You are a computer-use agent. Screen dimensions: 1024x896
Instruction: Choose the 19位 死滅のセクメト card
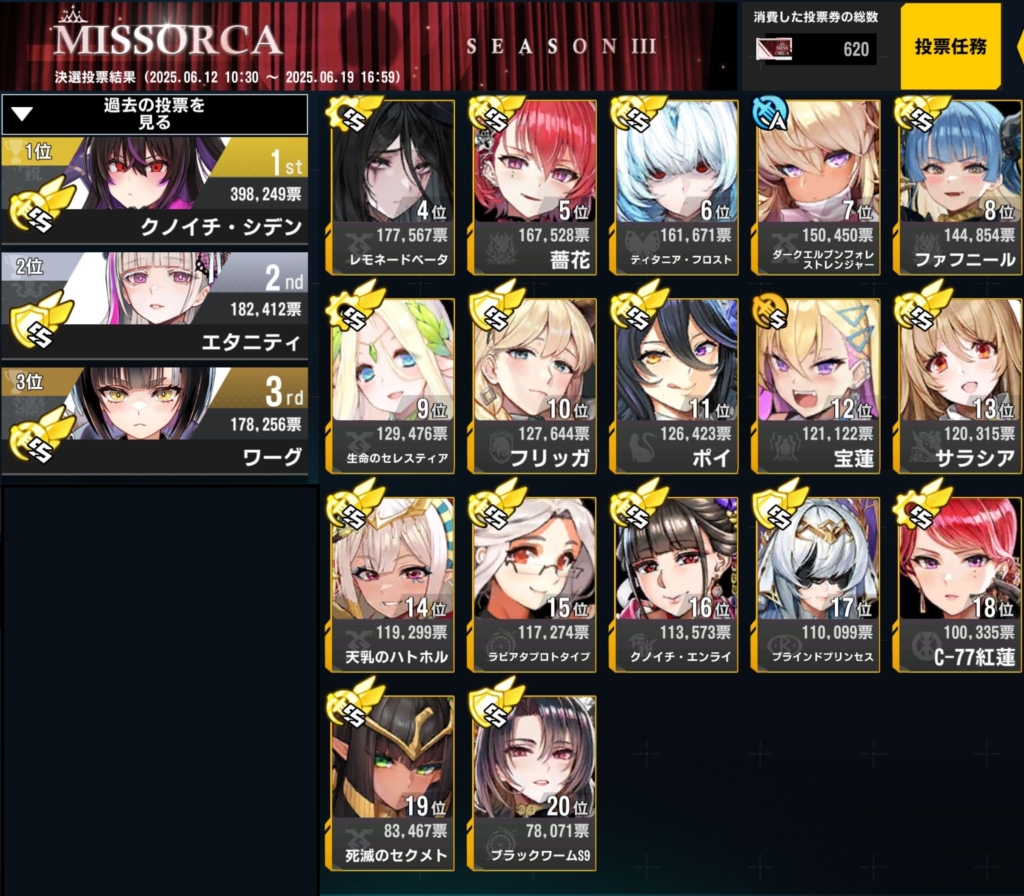point(393,783)
